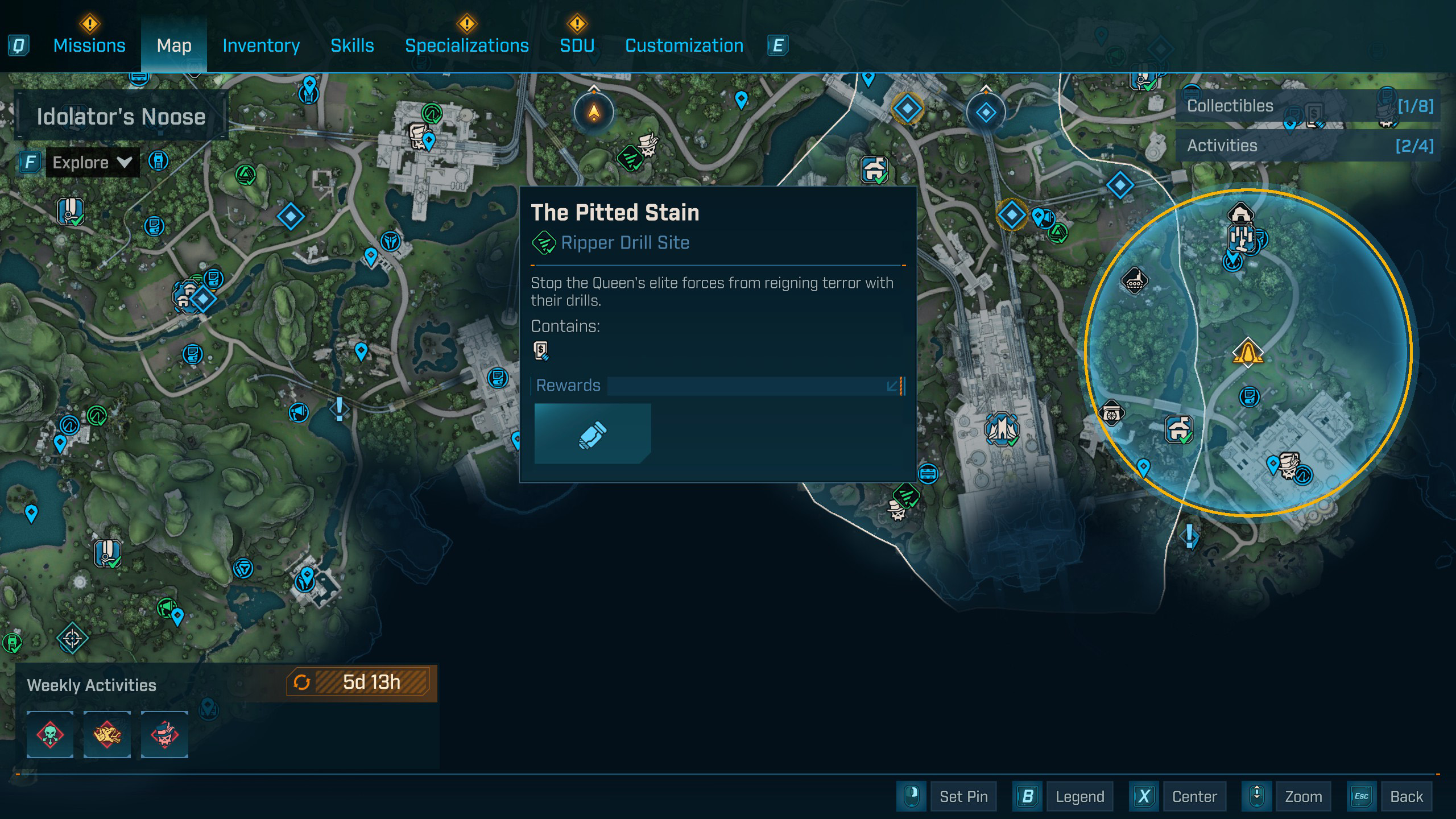Image resolution: width=1456 pixels, height=819 pixels.
Task: Open the Explore filter dropdown
Action: tap(92, 163)
